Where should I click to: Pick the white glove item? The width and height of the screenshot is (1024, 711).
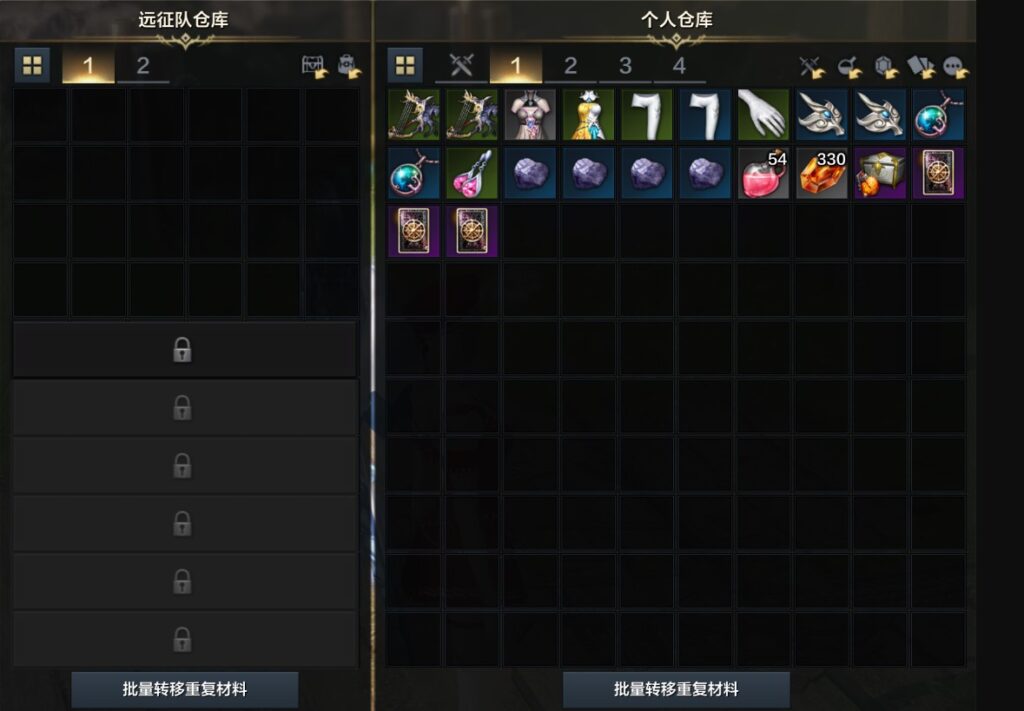coord(764,114)
